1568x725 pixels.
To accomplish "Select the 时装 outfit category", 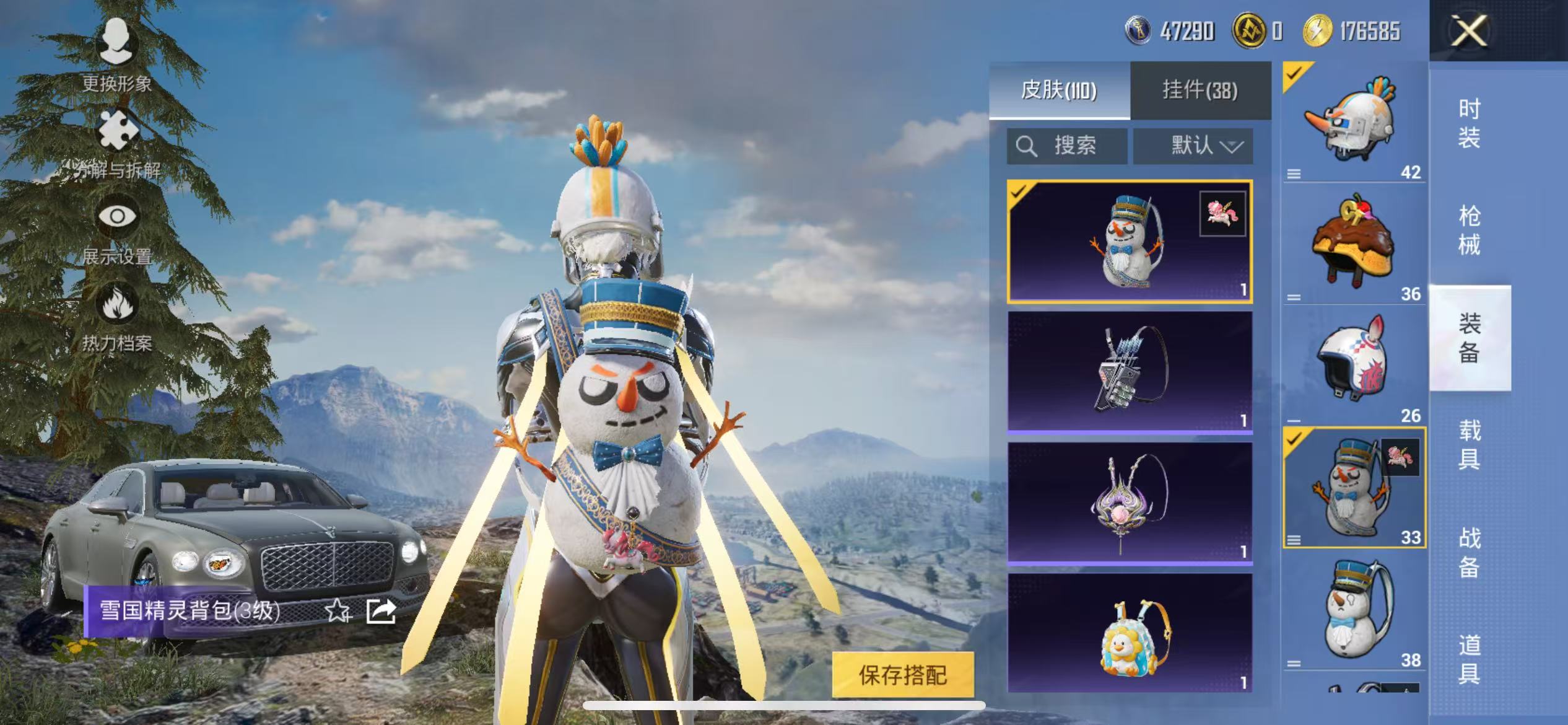I will tap(1469, 123).
